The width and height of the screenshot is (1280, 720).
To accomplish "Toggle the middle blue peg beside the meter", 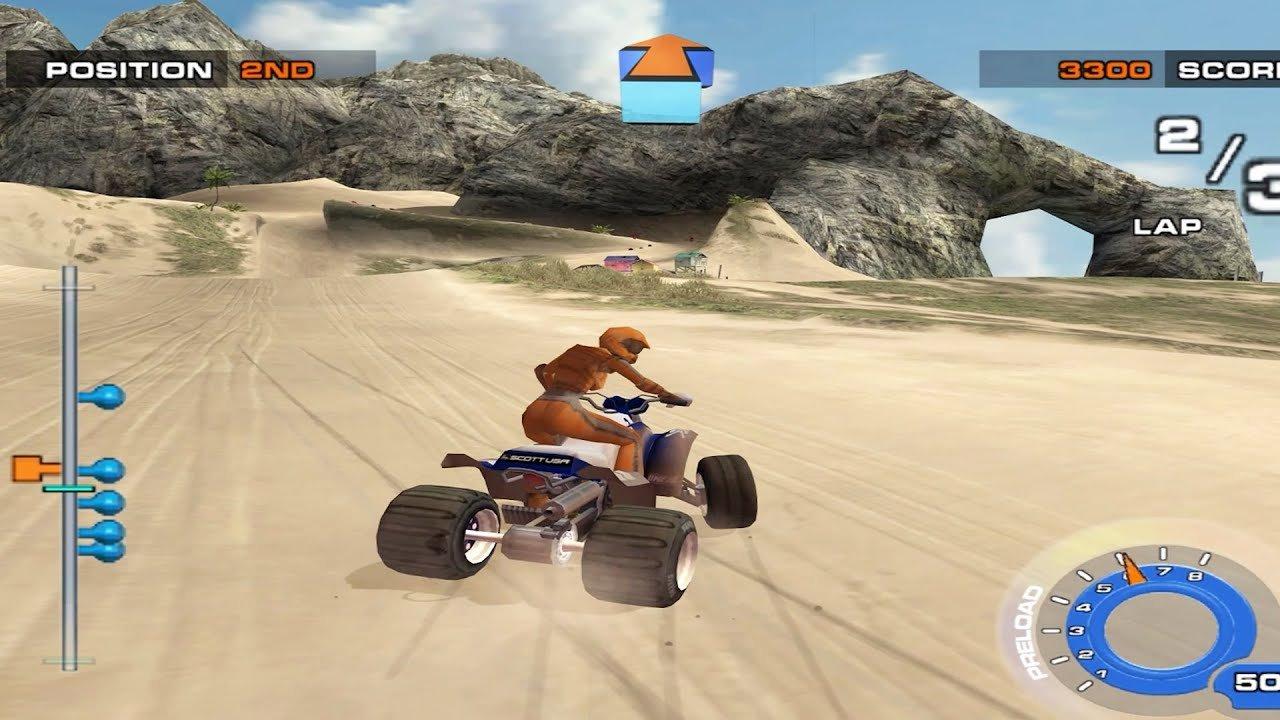I will tap(108, 500).
